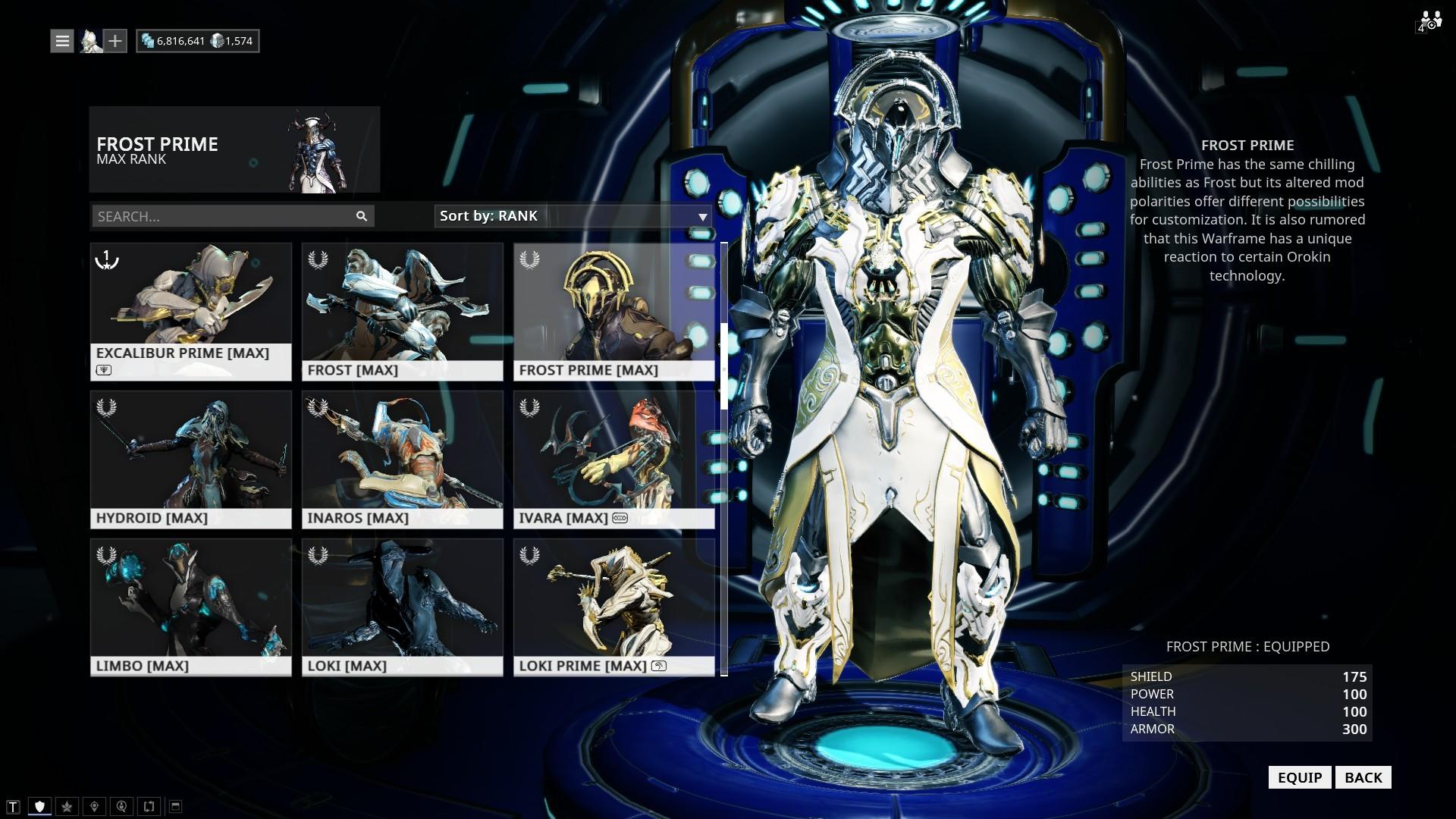The width and height of the screenshot is (1456, 819).
Task: Click the plus invite button
Action: pos(115,41)
